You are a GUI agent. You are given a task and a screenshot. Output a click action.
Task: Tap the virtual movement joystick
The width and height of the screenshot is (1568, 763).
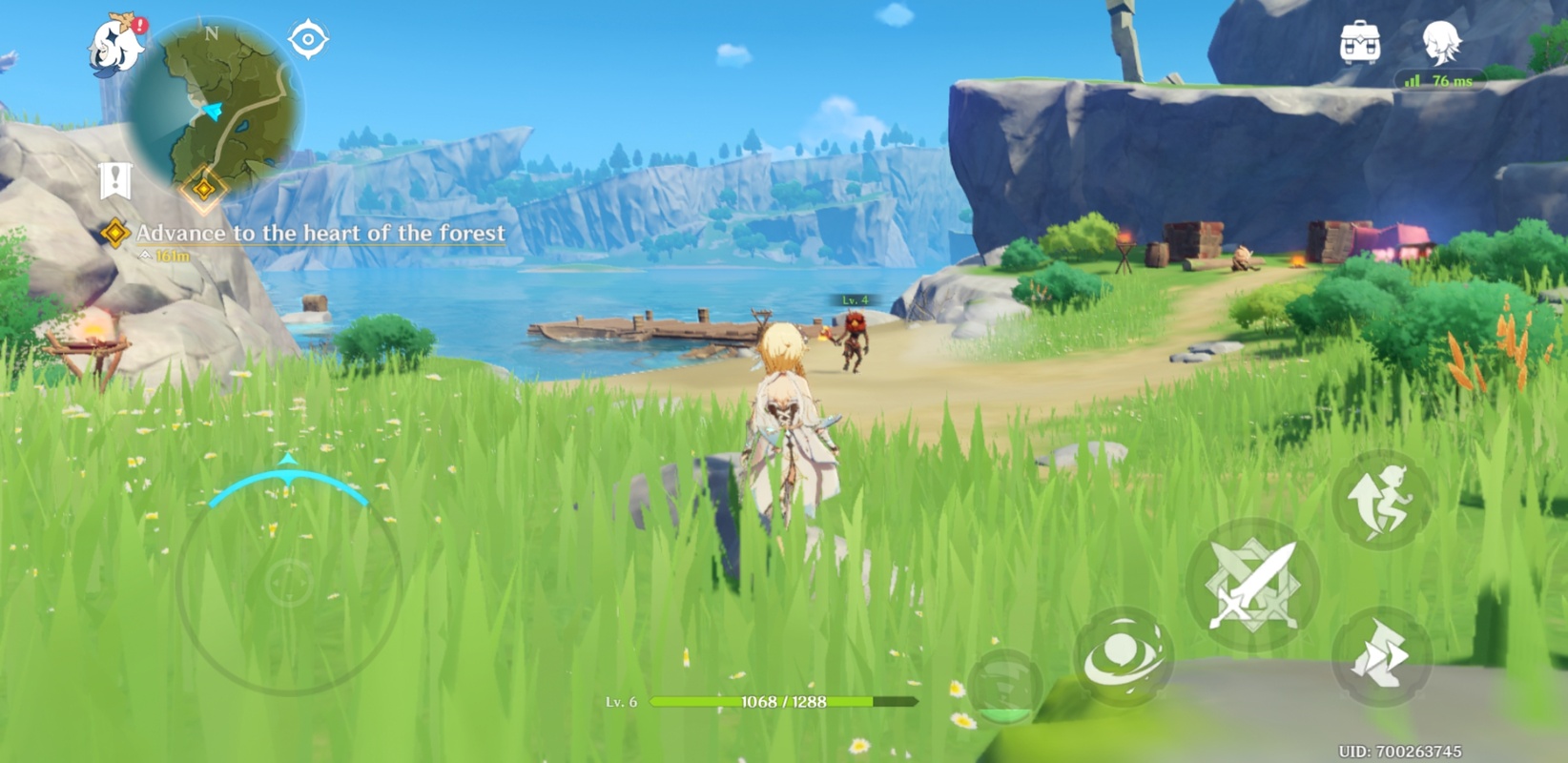pos(288,581)
